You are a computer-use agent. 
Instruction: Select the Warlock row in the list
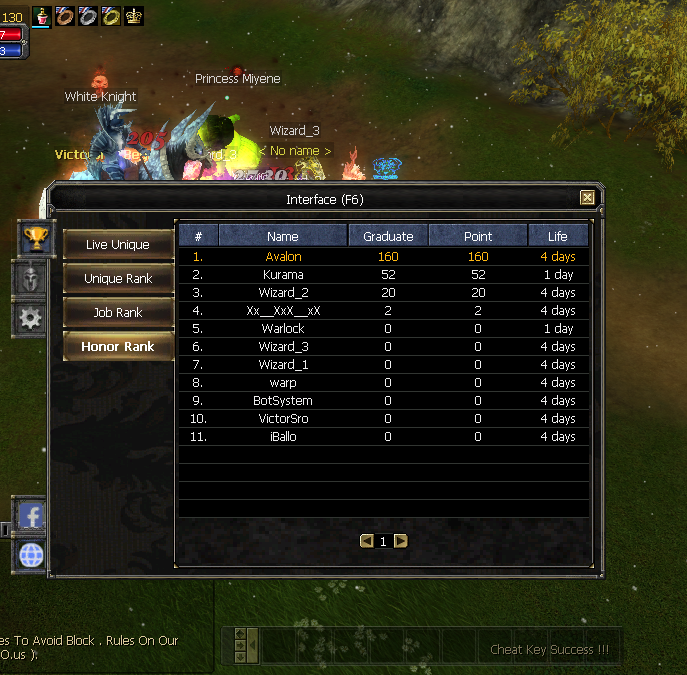(x=283, y=329)
